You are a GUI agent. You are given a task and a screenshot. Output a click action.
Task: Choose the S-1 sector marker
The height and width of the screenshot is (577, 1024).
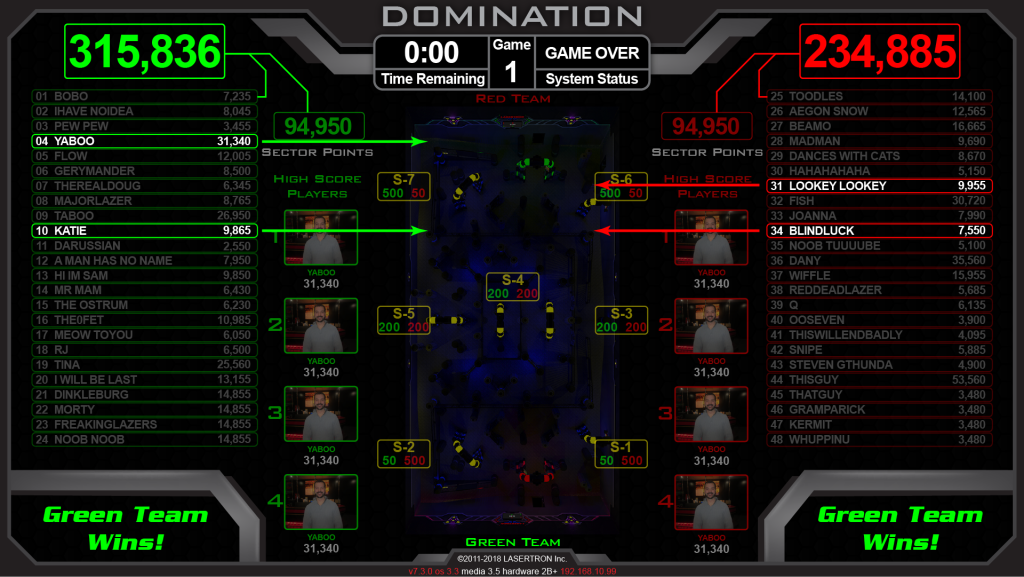point(621,453)
